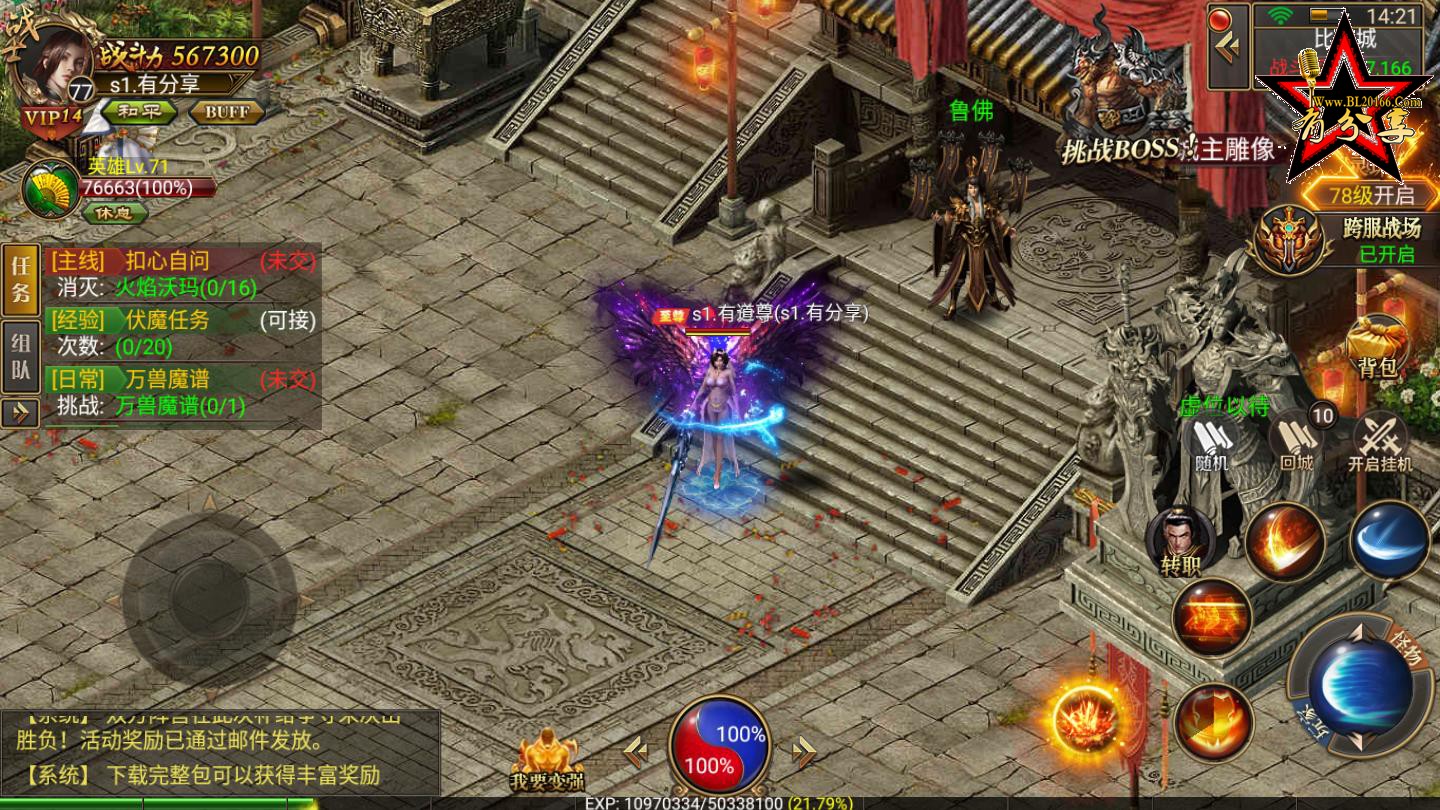Switch to the 任务 quest tab
The image size is (1440, 810).
[x=22, y=281]
